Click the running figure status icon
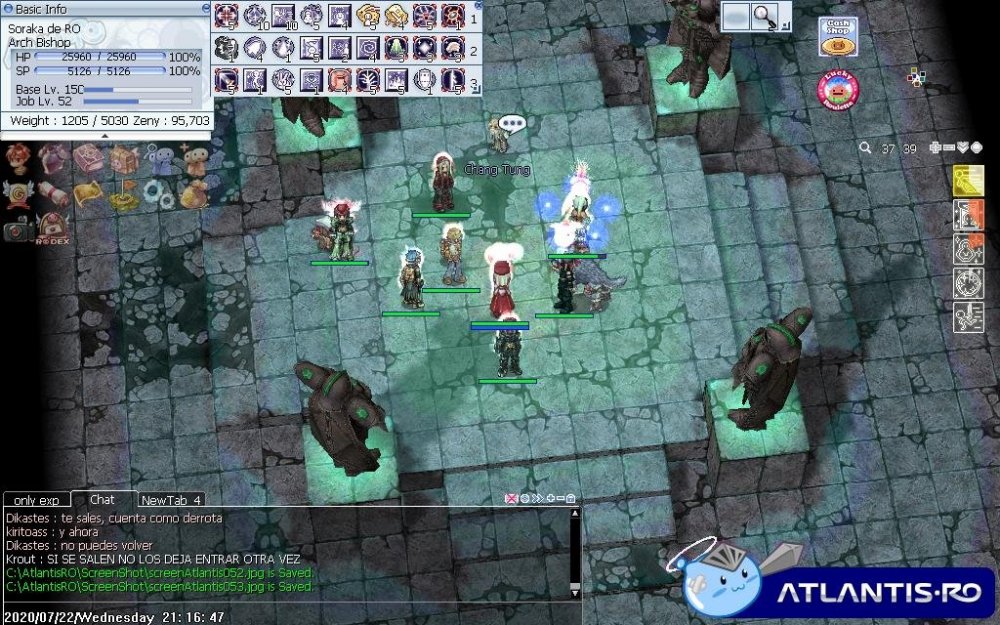 pyautogui.click(x=968, y=317)
